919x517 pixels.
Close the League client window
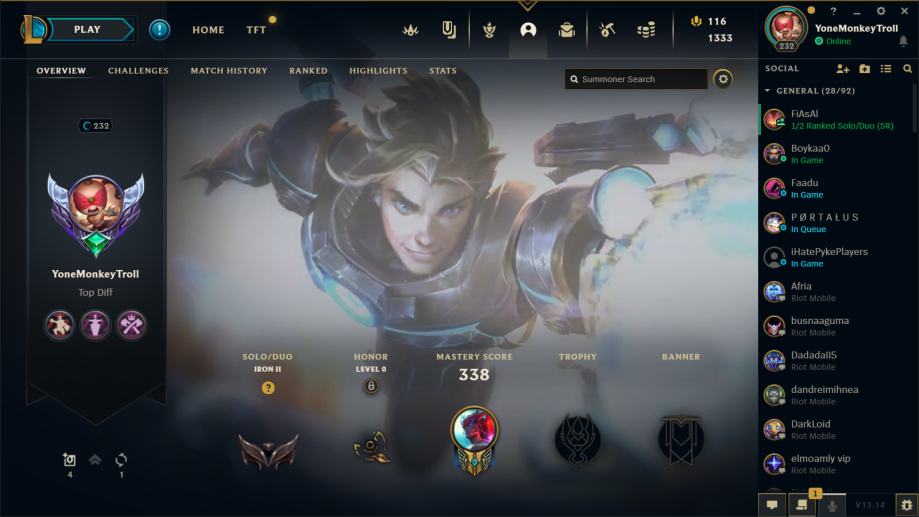[904, 11]
